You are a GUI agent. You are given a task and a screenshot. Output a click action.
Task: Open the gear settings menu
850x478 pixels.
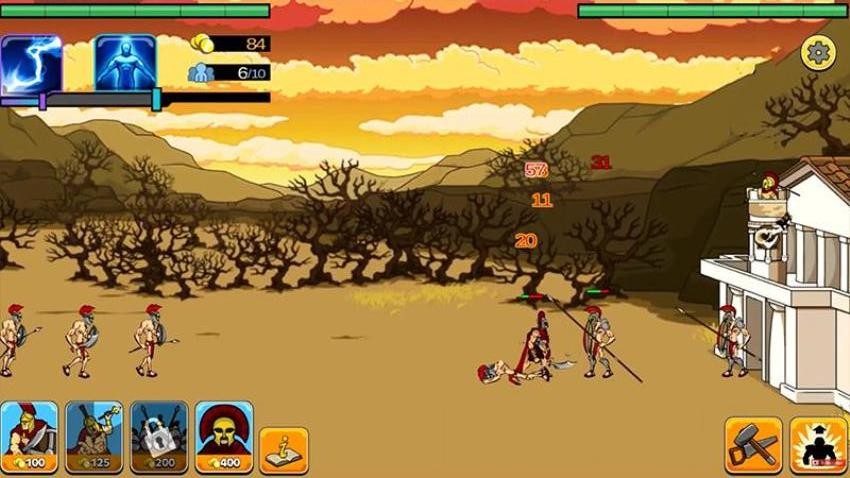[x=818, y=52]
